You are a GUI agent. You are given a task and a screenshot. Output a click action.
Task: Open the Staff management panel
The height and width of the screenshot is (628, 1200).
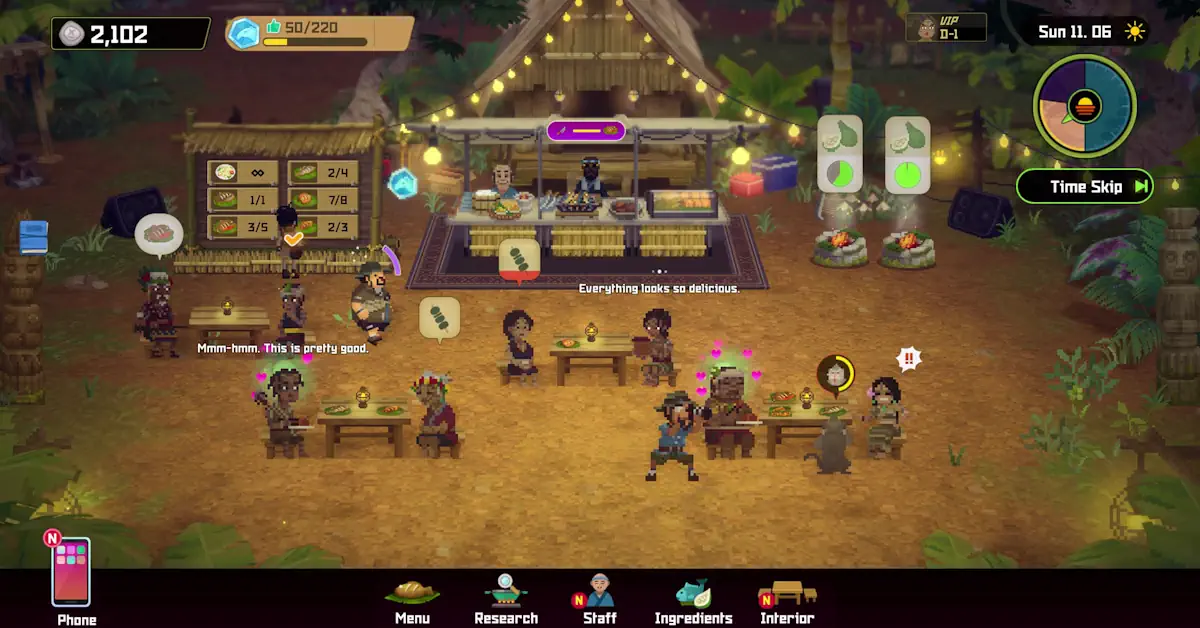[x=599, y=598]
